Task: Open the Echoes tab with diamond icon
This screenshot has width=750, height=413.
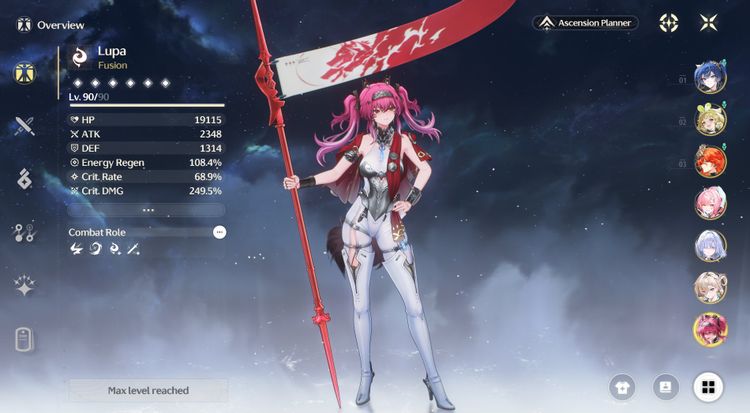Action: [x=25, y=179]
